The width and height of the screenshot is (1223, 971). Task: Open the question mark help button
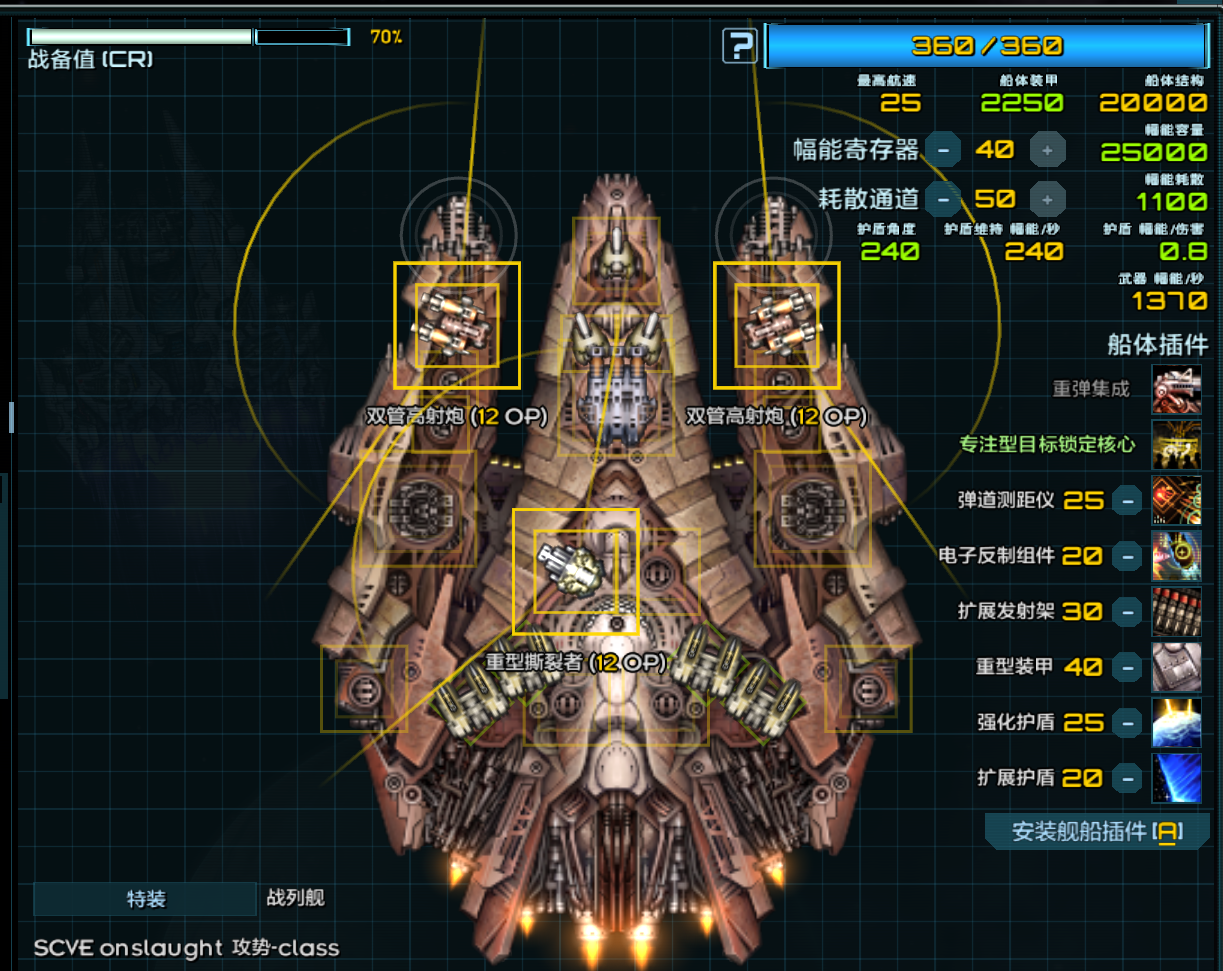(740, 46)
